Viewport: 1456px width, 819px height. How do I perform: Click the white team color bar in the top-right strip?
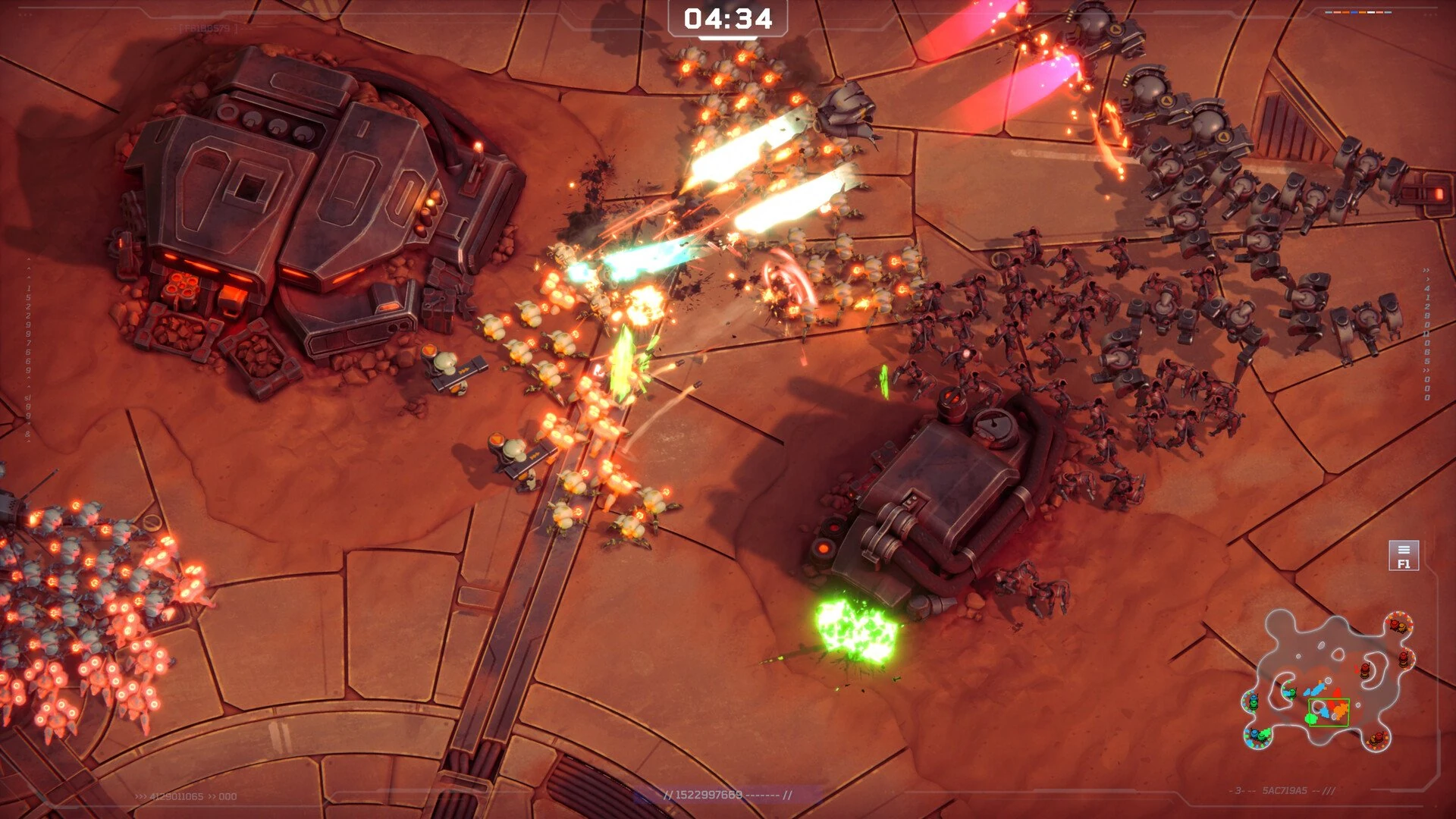pos(1371,12)
